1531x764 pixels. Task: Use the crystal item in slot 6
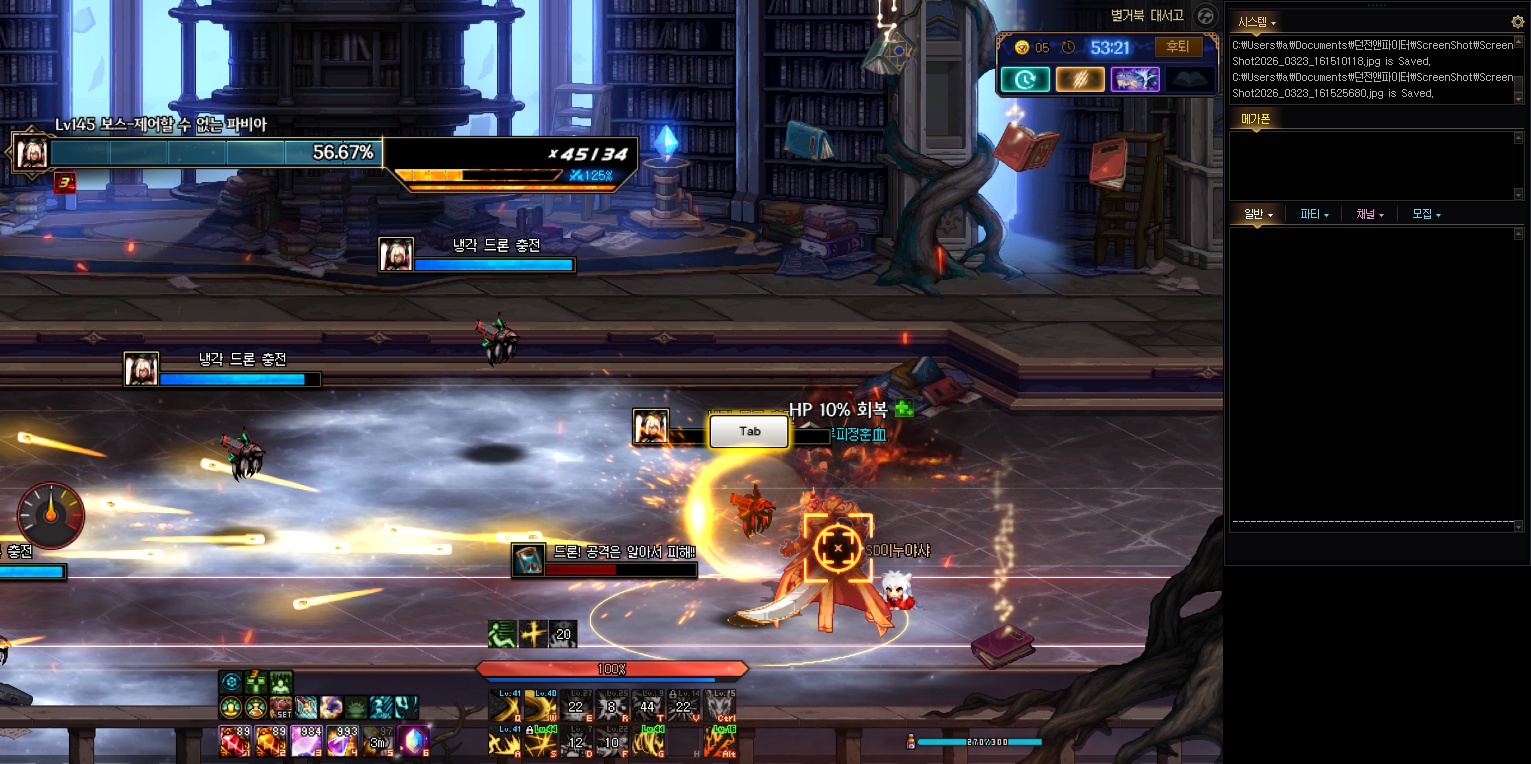coord(414,741)
